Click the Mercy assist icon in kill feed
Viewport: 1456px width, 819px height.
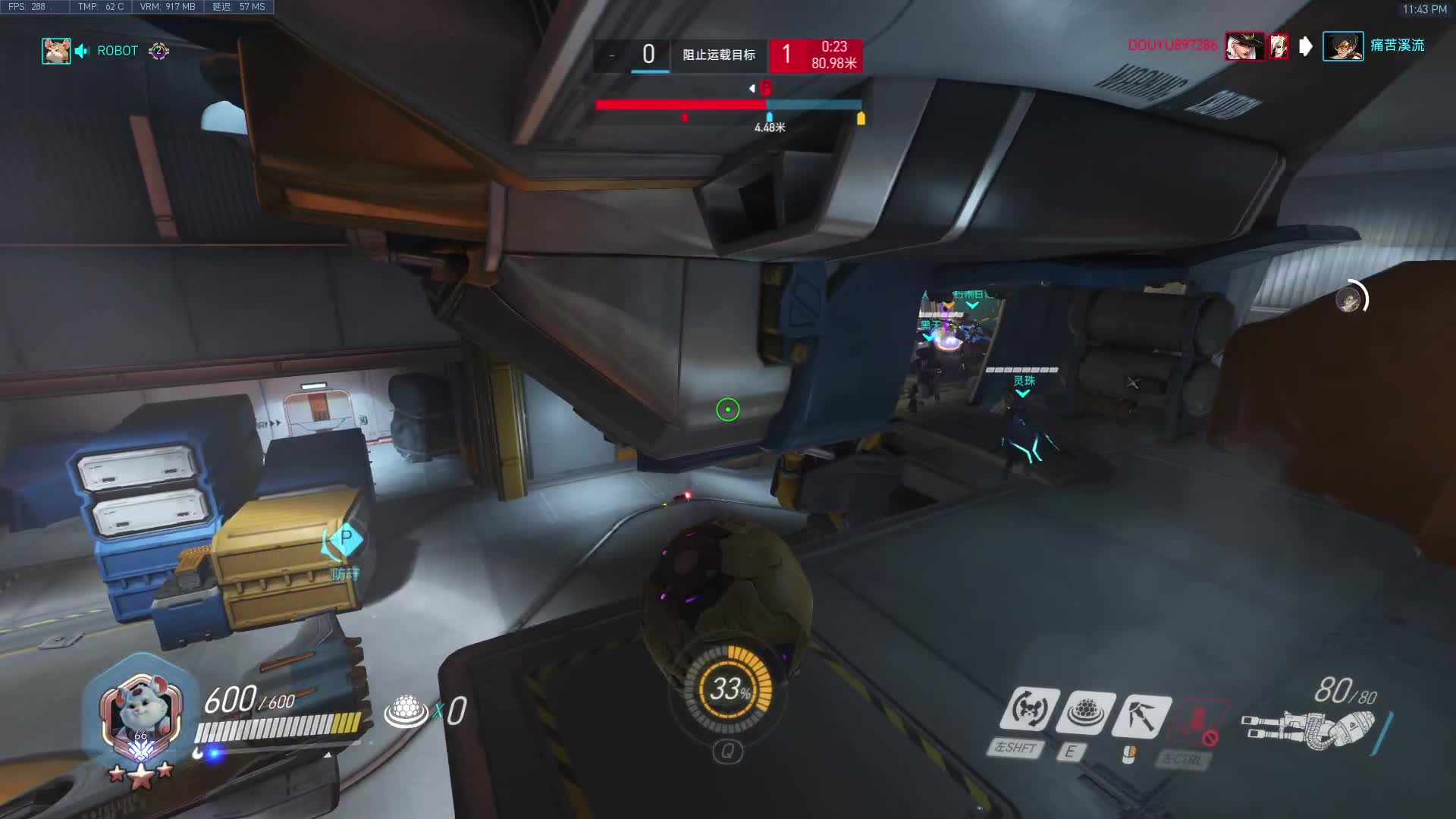[x=1279, y=46]
